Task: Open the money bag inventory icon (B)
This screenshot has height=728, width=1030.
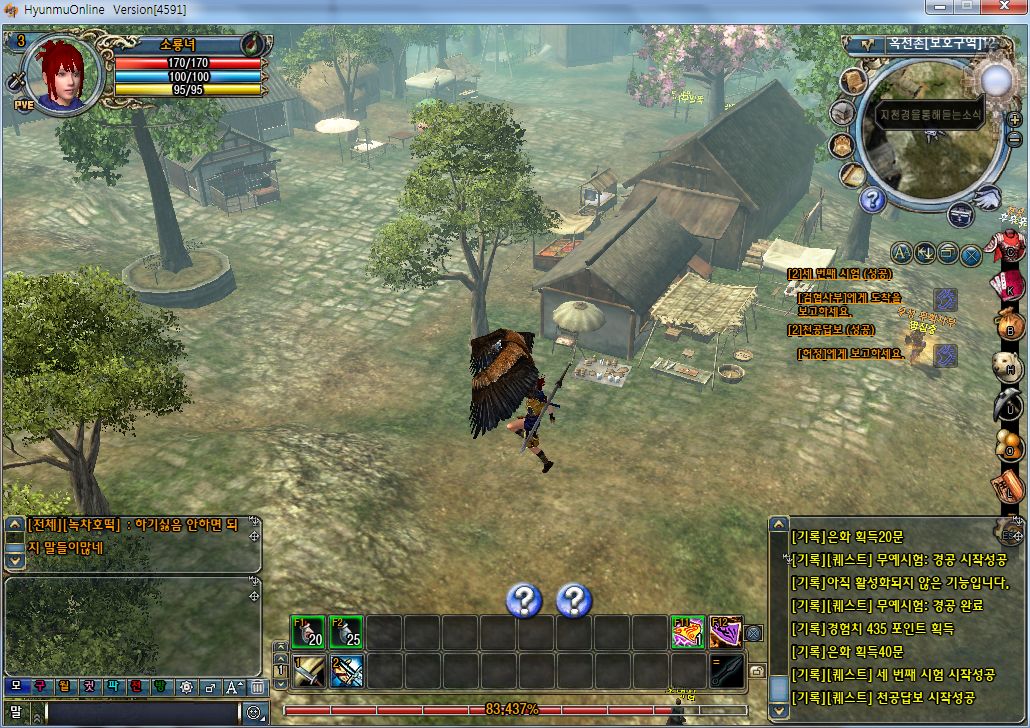Action: (x=1008, y=326)
